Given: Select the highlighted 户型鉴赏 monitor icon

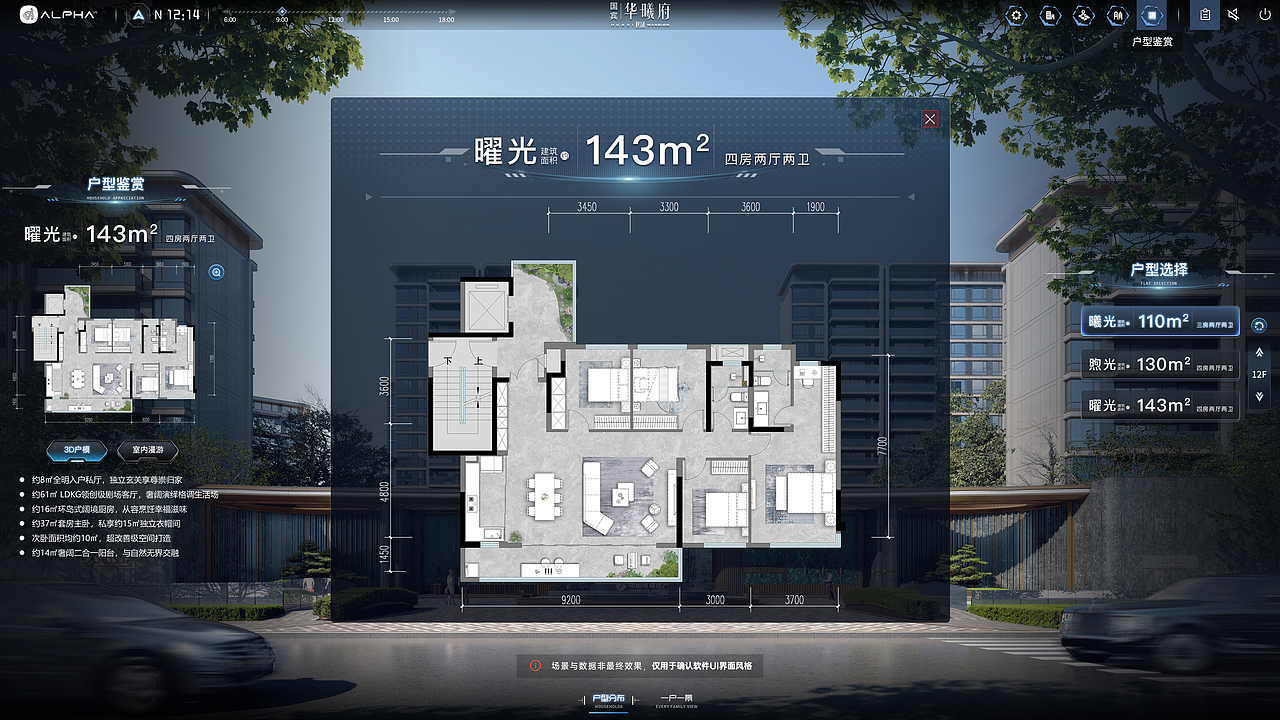Looking at the screenshot, I should (1154, 15).
